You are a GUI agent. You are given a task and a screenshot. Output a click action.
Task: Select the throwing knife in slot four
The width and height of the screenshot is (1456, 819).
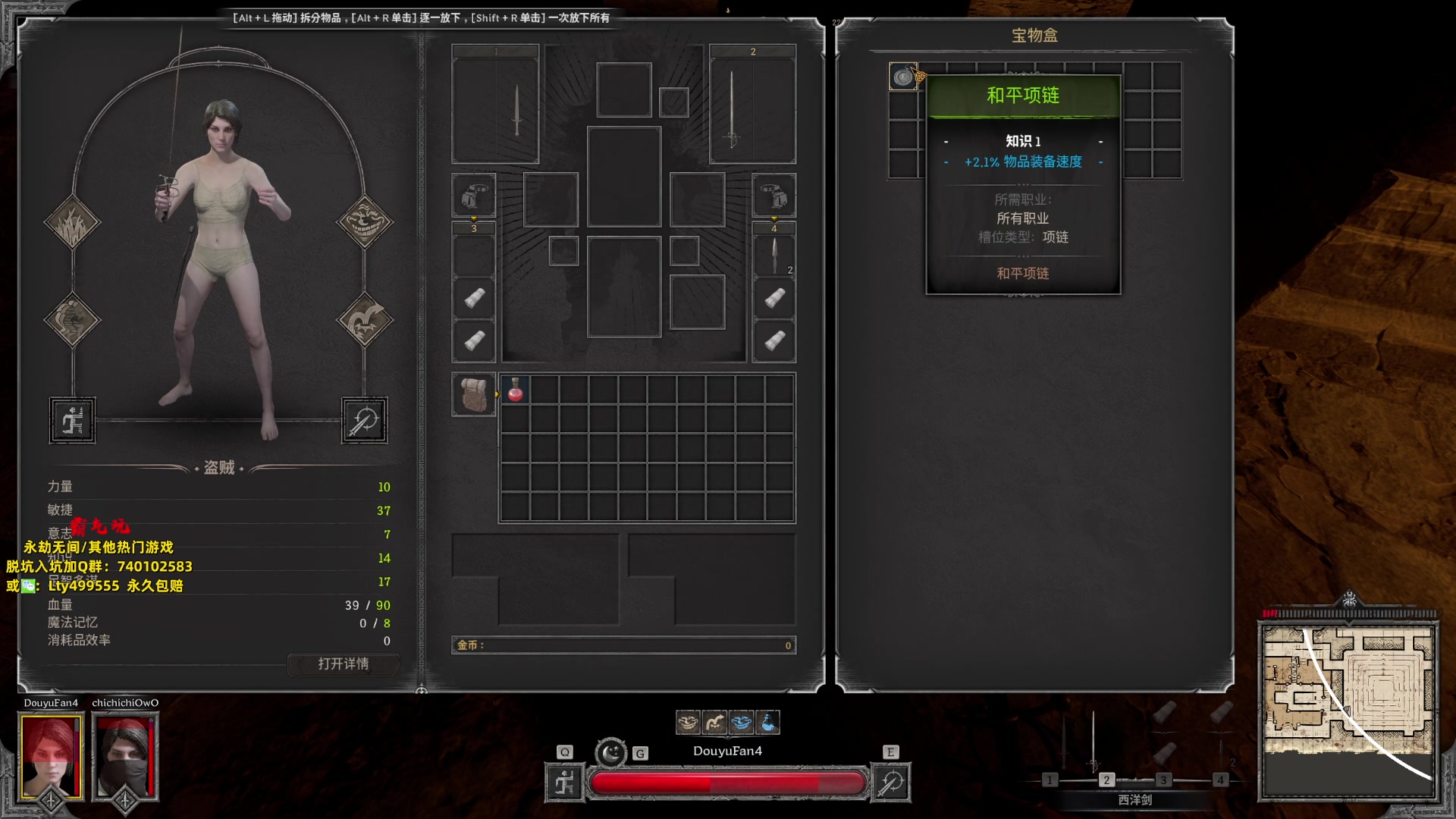773,256
